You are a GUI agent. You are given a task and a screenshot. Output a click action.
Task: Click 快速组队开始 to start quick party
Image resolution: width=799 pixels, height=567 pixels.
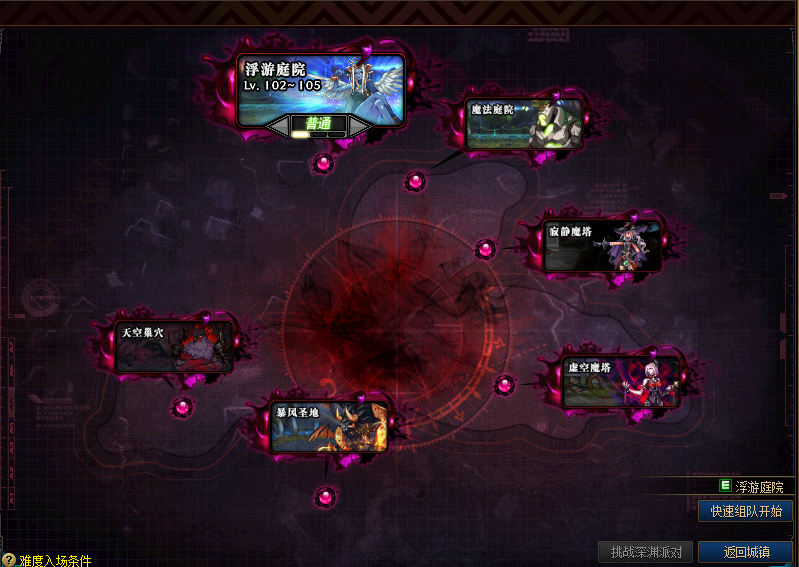(745, 511)
